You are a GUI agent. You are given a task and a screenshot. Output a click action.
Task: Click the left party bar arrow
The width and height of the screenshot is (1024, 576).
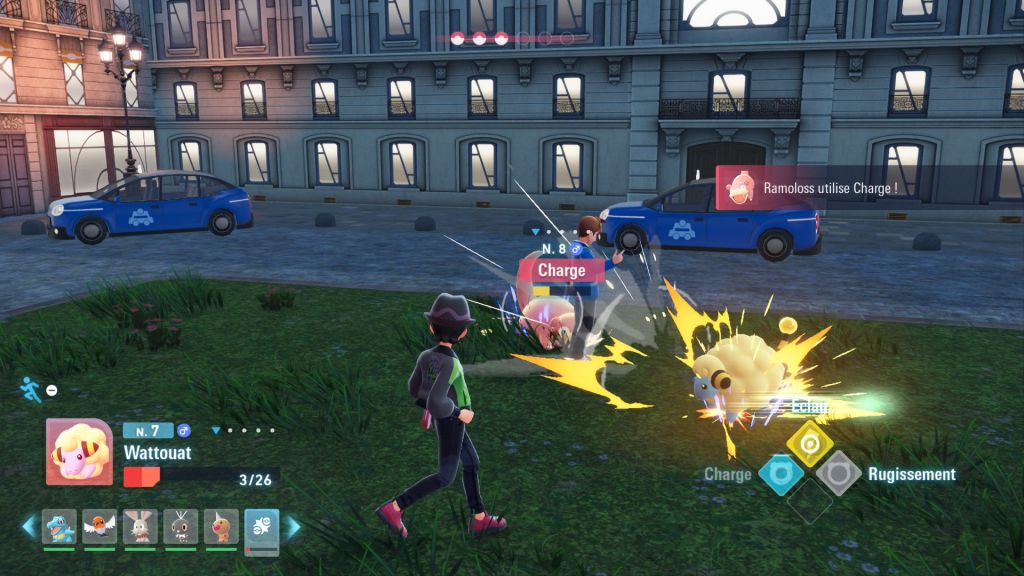(29, 526)
